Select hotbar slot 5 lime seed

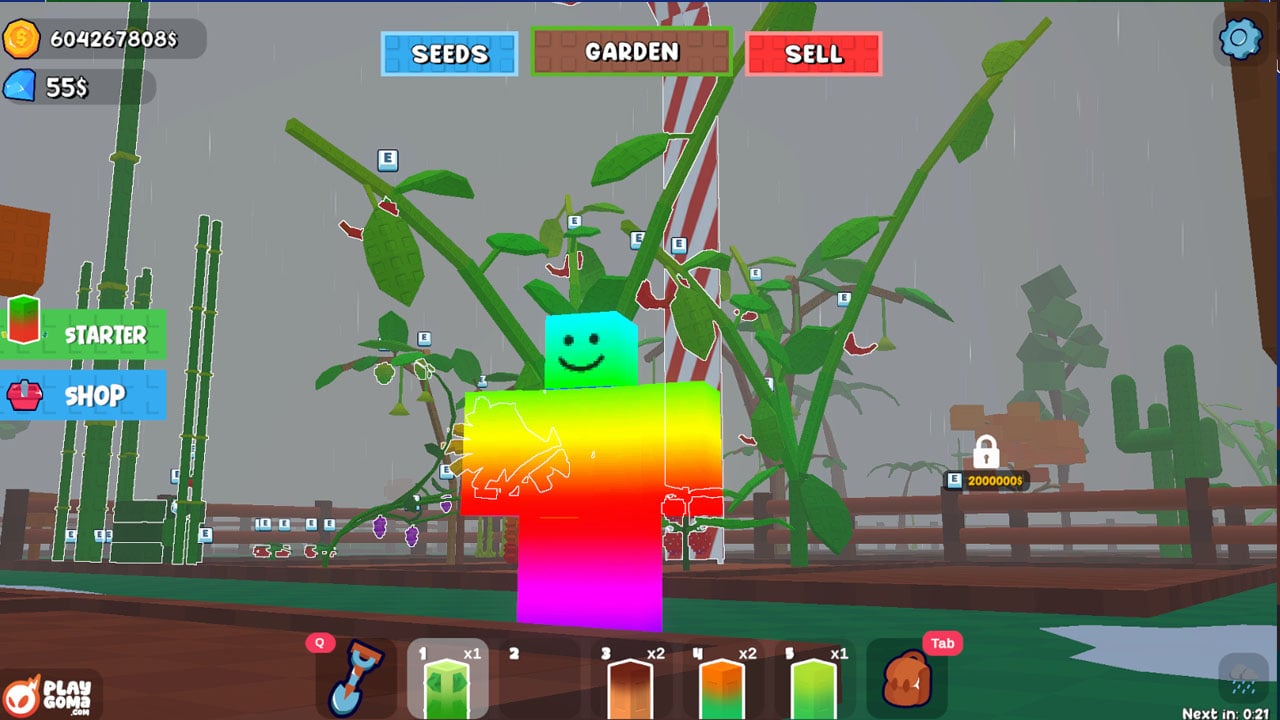pos(813,682)
